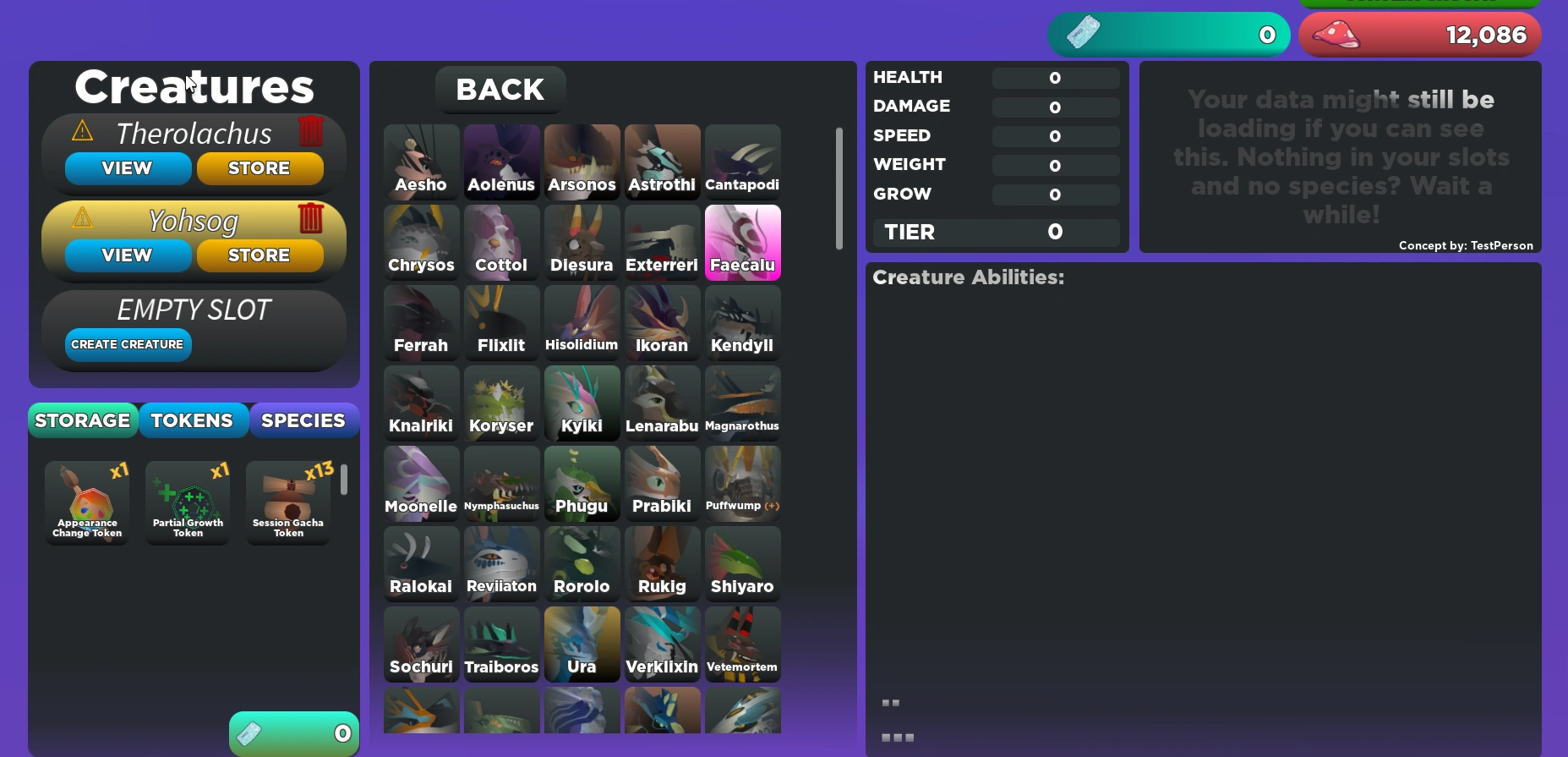Click the trash icon next to Therolachus
Viewport: 1568px width, 757px height.
[x=312, y=131]
